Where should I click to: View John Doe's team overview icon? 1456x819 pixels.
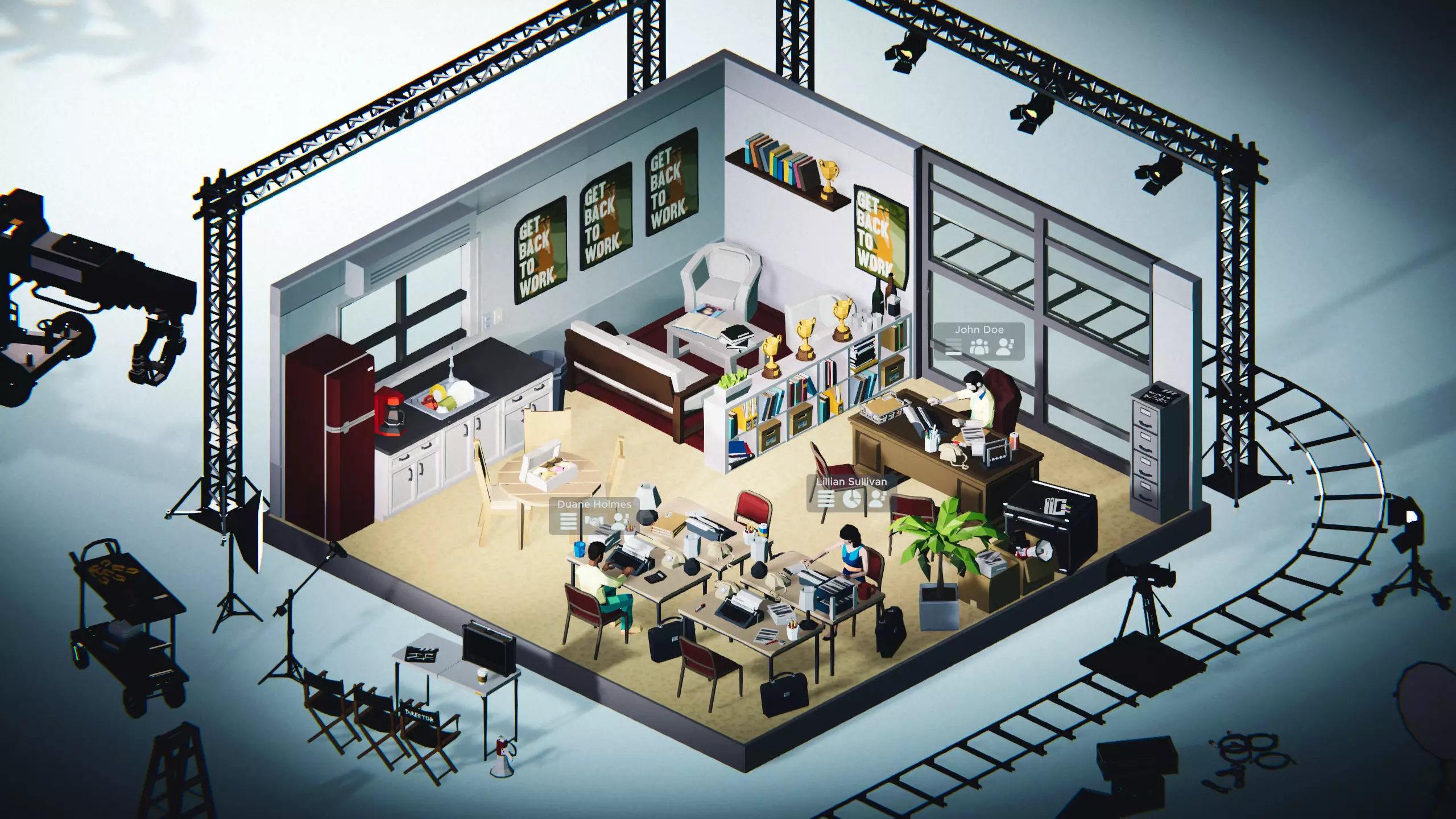979,346
